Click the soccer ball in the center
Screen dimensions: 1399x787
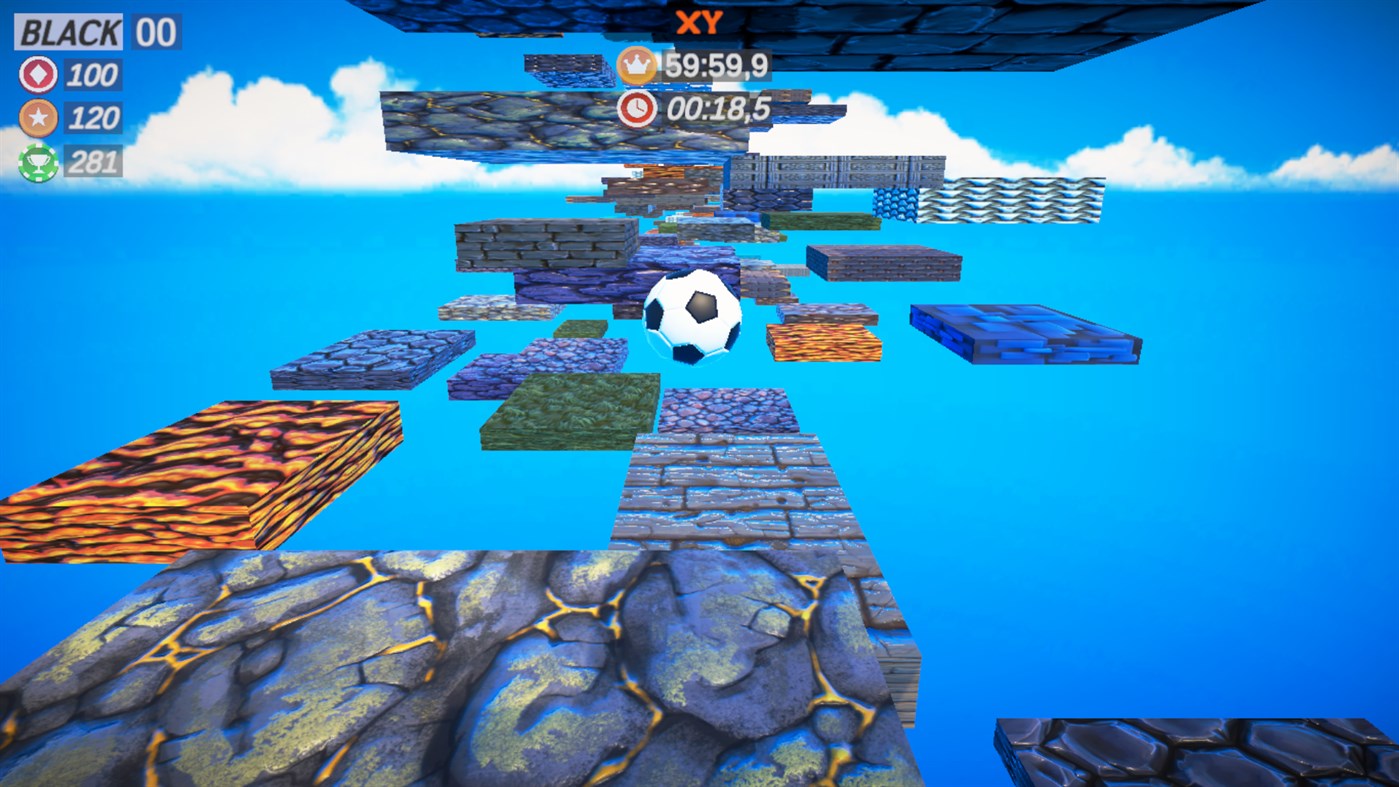pyautogui.click(x=694, y=318)
